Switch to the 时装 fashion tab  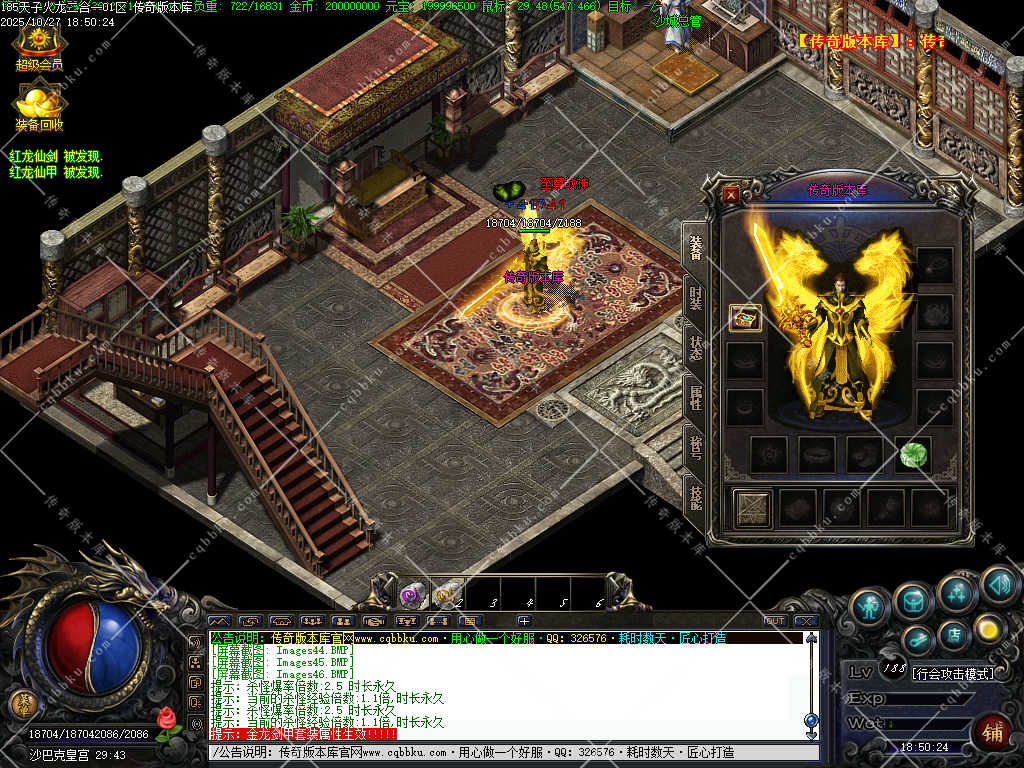tap(695, 299)
